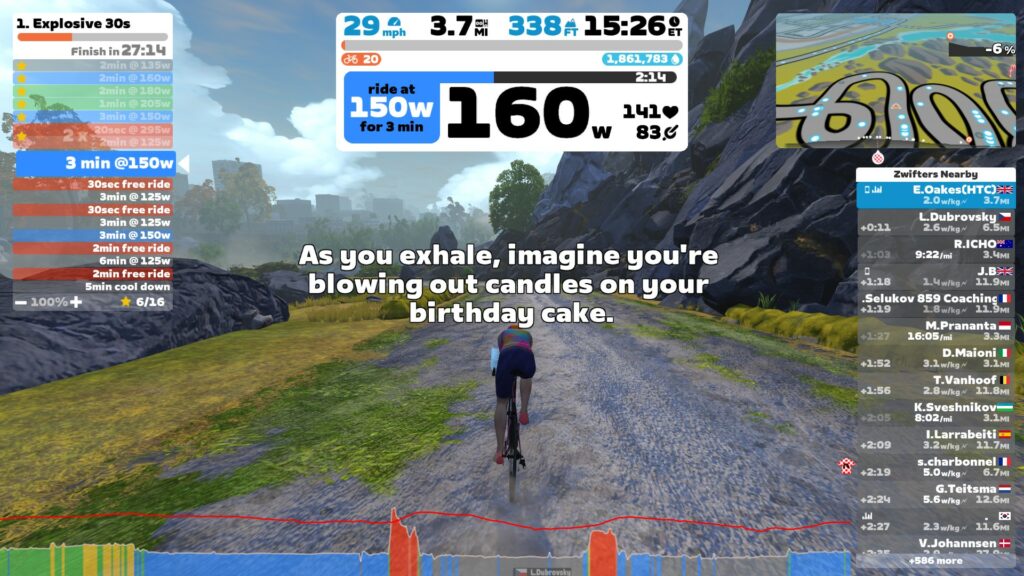
Task: Pick s.charbonnel rider row
Action: pyautogui.click(x=935, y=466)
